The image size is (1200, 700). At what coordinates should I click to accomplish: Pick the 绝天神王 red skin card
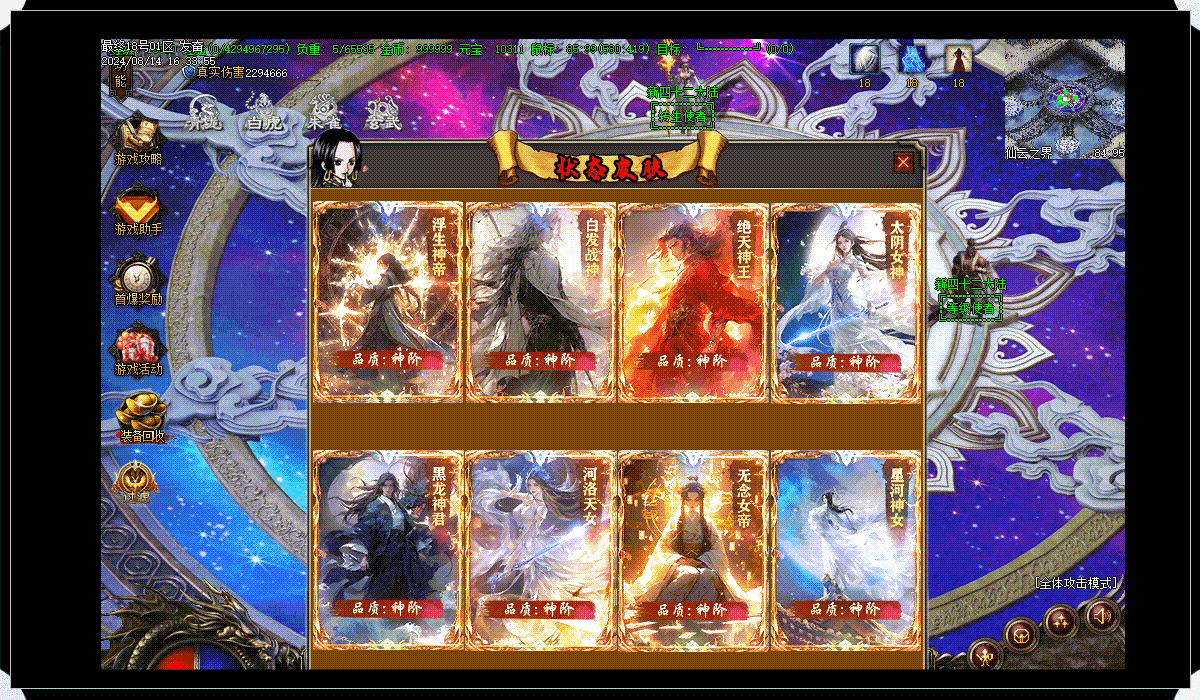point(693,301)
